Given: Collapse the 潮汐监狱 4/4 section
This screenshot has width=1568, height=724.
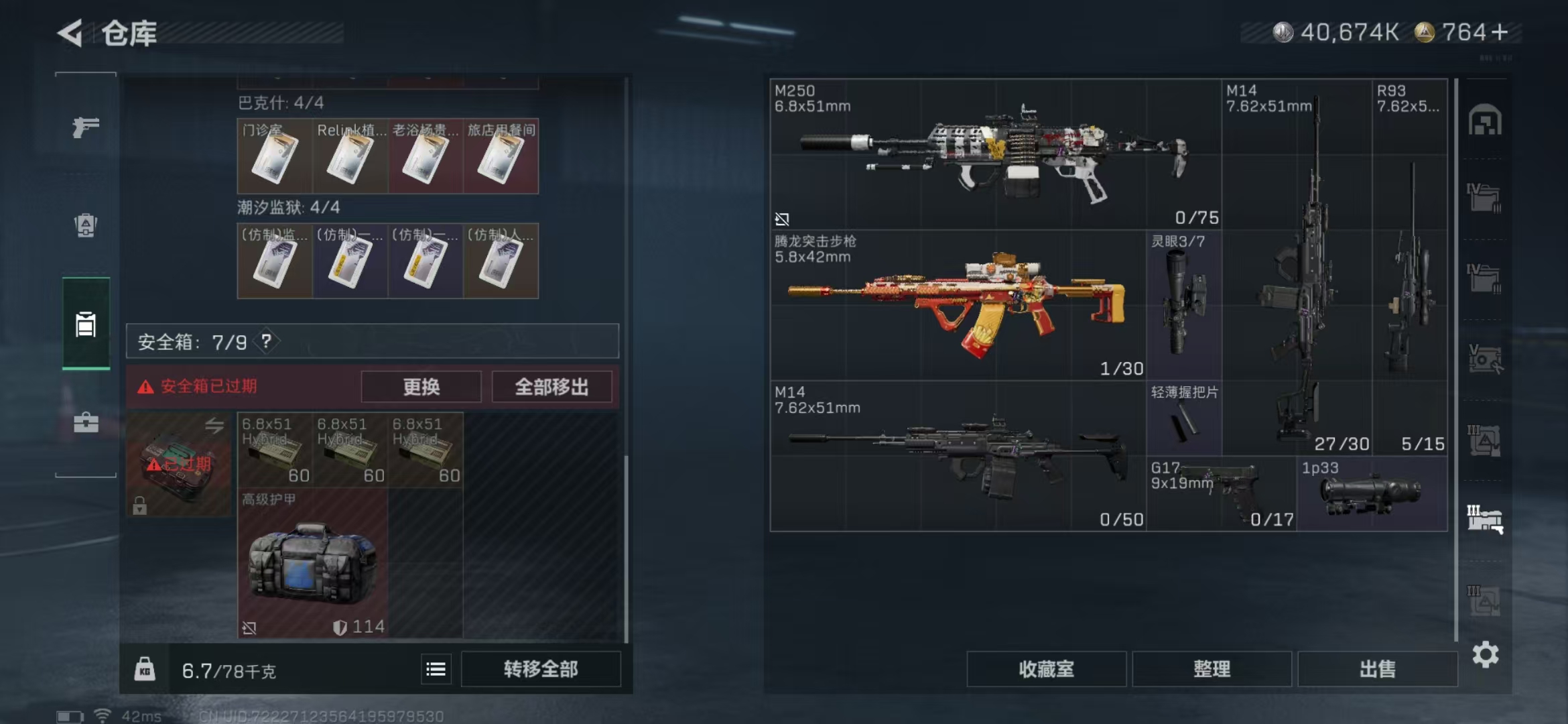Looking at the screenshot, I should [288, 208].
